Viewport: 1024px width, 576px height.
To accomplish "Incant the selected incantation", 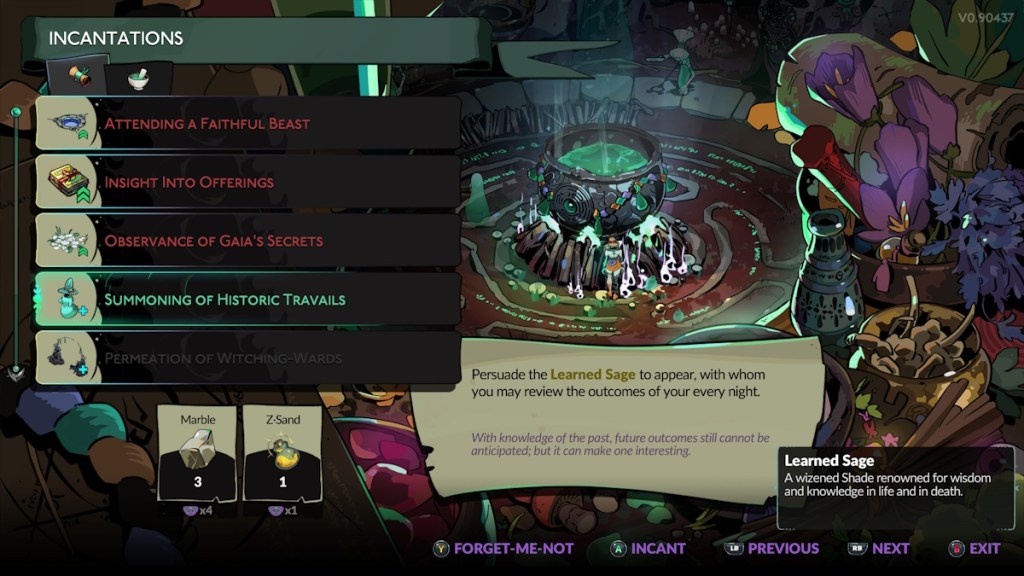I will [x=648, y=548].
